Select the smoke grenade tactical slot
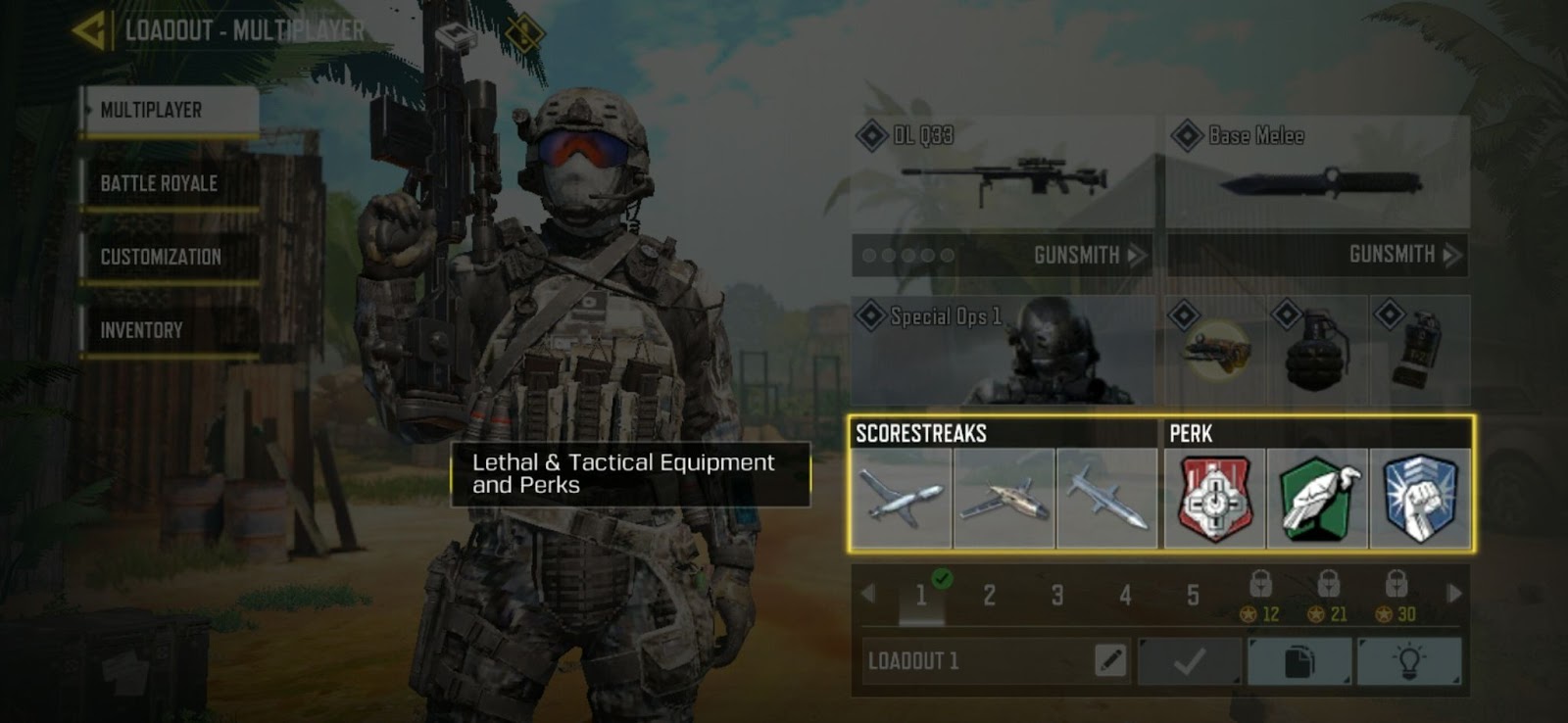This screenshot has width=1568, height=723. [1419, 351]
